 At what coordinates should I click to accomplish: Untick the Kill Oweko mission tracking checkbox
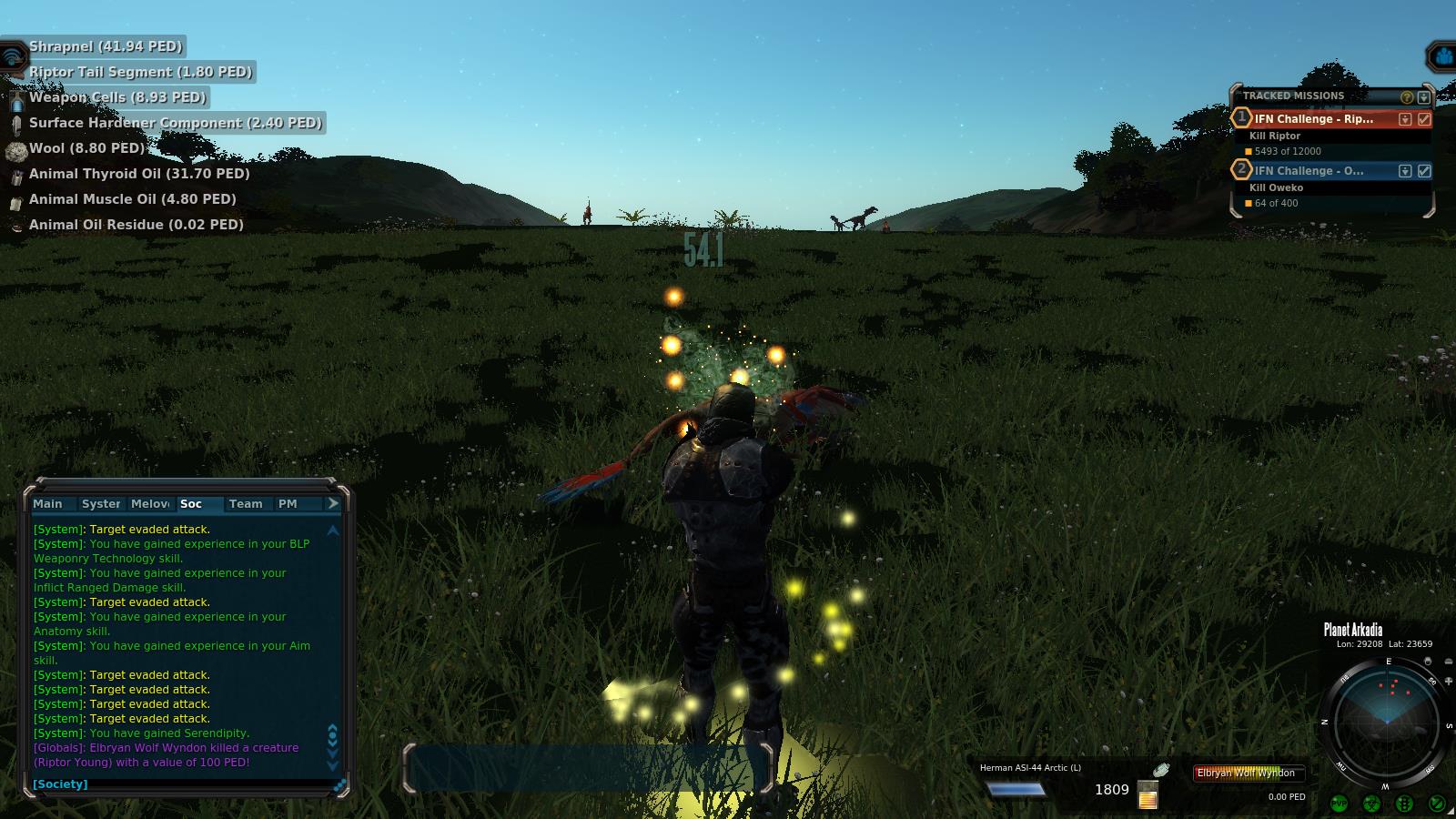[1424, 171]
